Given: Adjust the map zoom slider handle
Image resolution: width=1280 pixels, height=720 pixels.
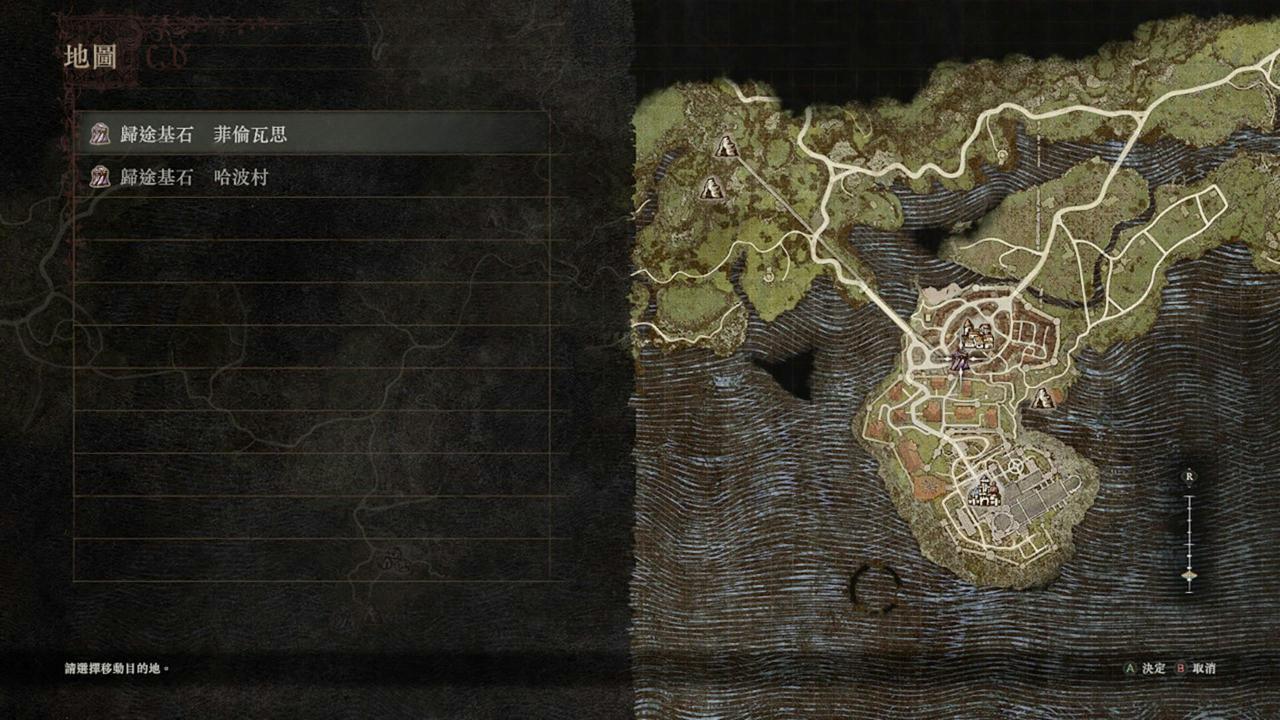Looking at the screenshot, I should 1189,575.
